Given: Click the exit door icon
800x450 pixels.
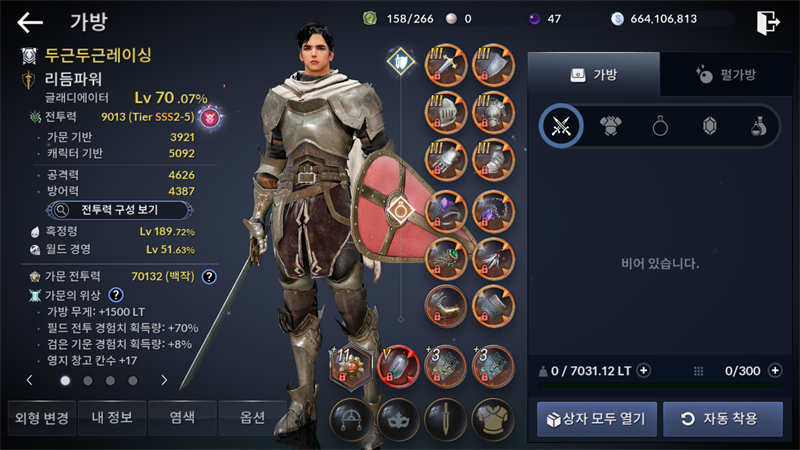Looking at the screenshot, I should (x=768, y=21).
